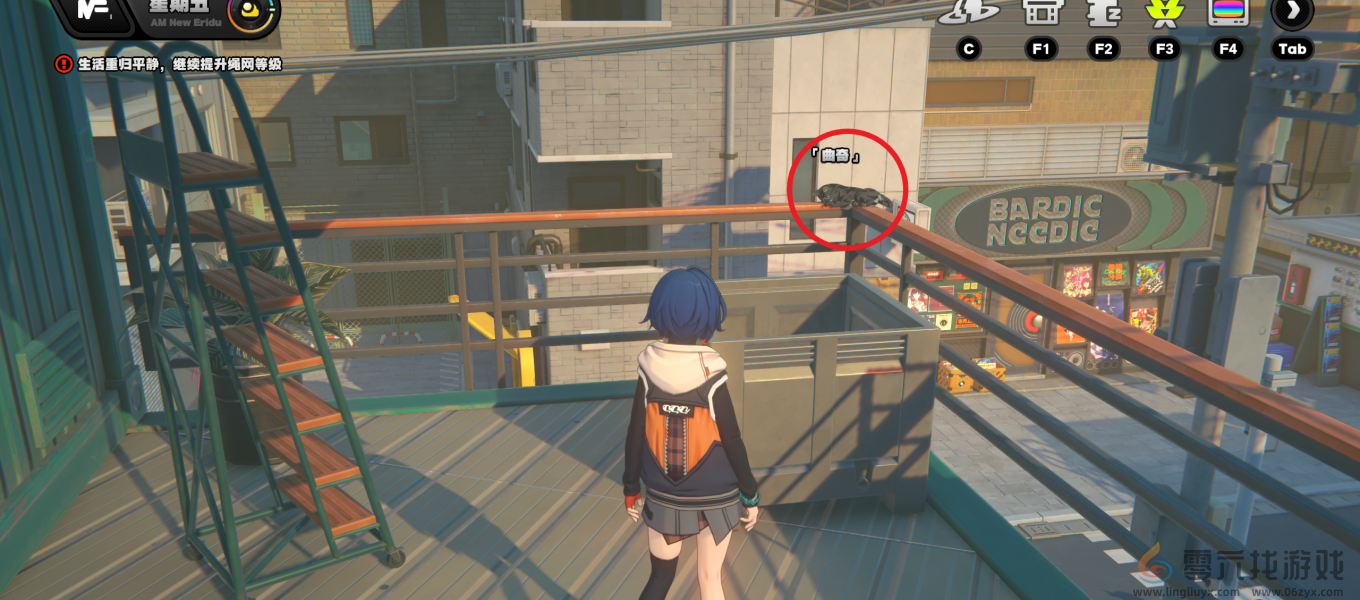
Task: Open the shop building icon above F1
Action: tap(1040, 12)
